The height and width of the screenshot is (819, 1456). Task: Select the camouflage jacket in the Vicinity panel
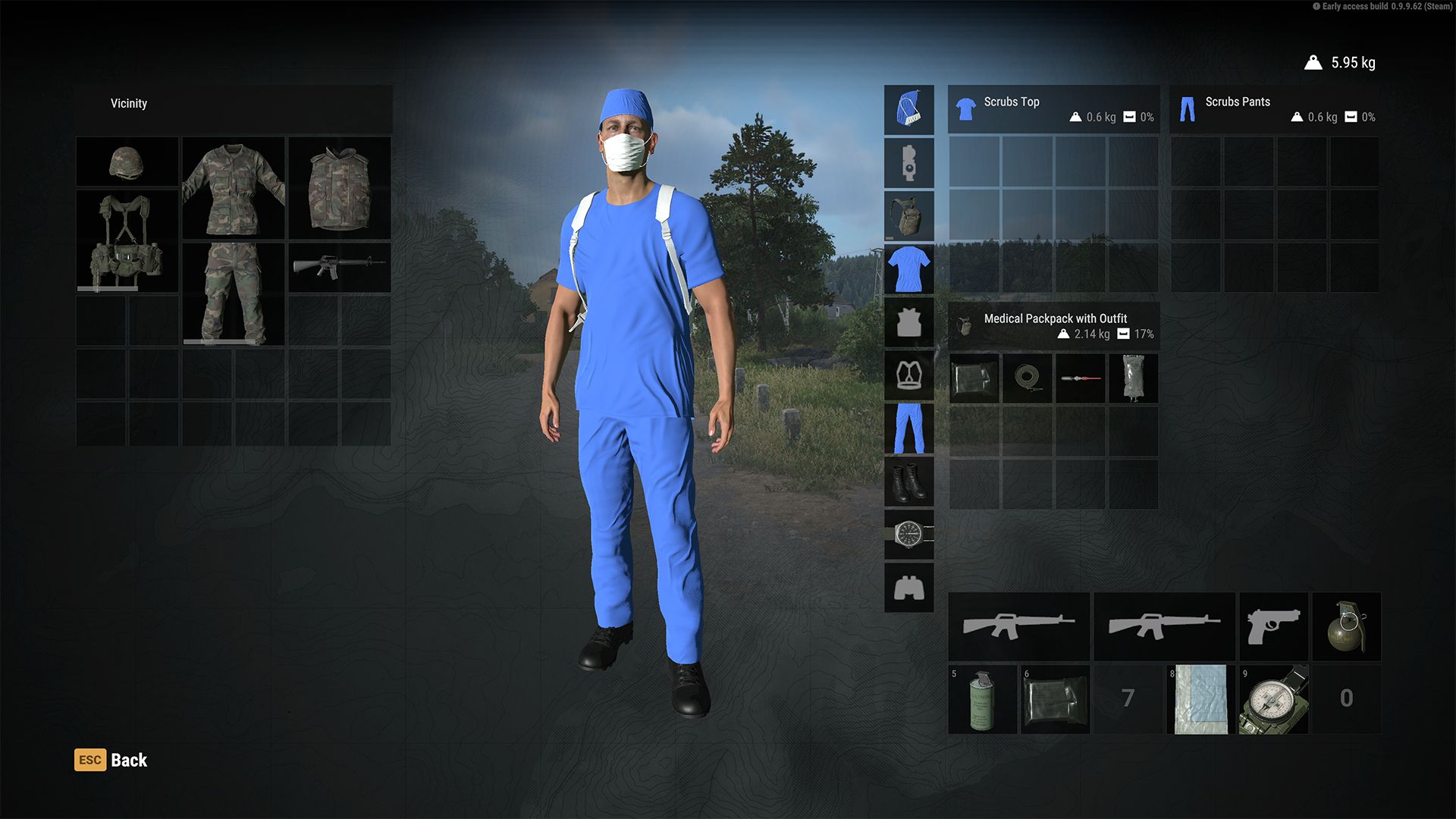click(233, 189)
